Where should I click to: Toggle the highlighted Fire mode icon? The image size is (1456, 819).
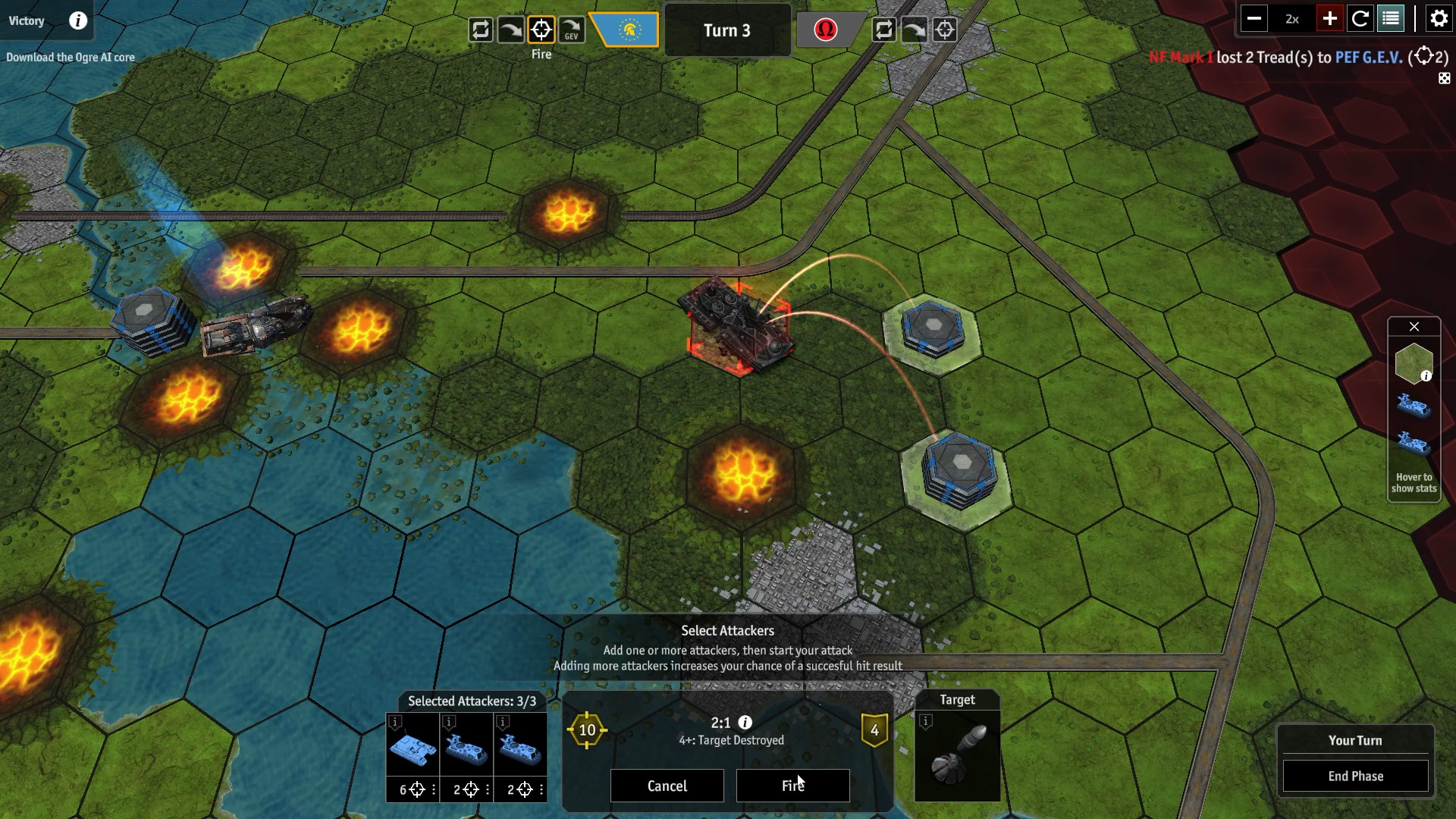tap(541, 30)
